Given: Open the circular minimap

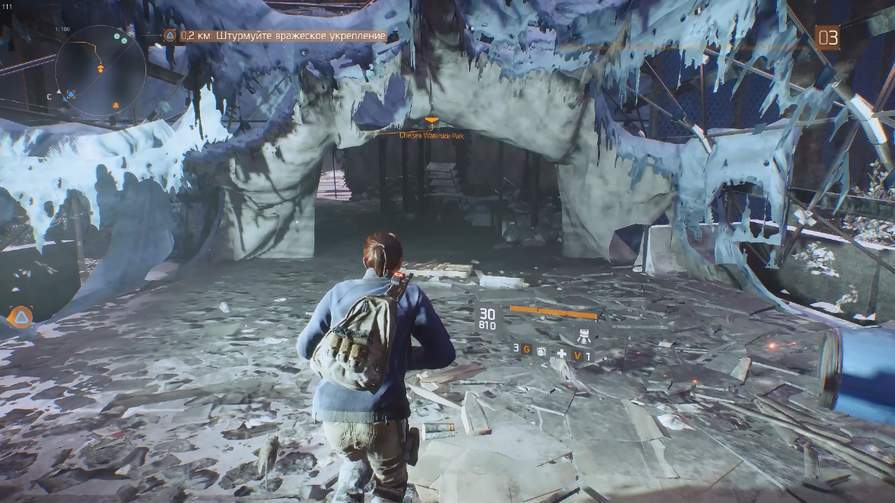Looking at the screenshot, I should (100, 70).
